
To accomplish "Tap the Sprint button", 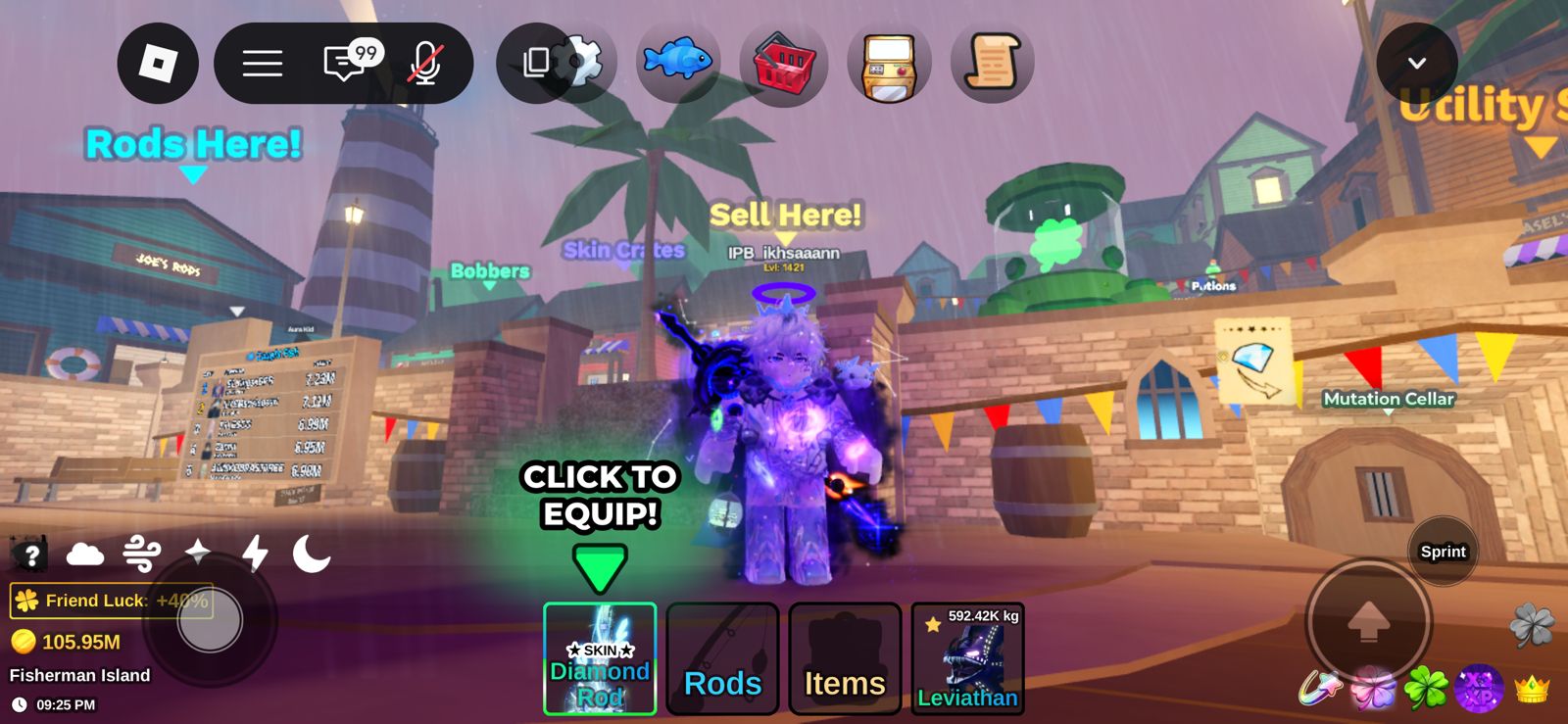I will coord(1443,552).
